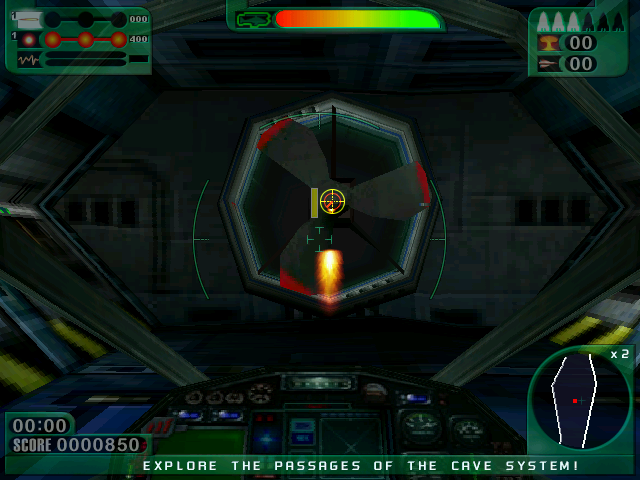Choose the mushroom cloud nuke icon
Viewport: 640px width, 480px height.
tap(548, 42)
